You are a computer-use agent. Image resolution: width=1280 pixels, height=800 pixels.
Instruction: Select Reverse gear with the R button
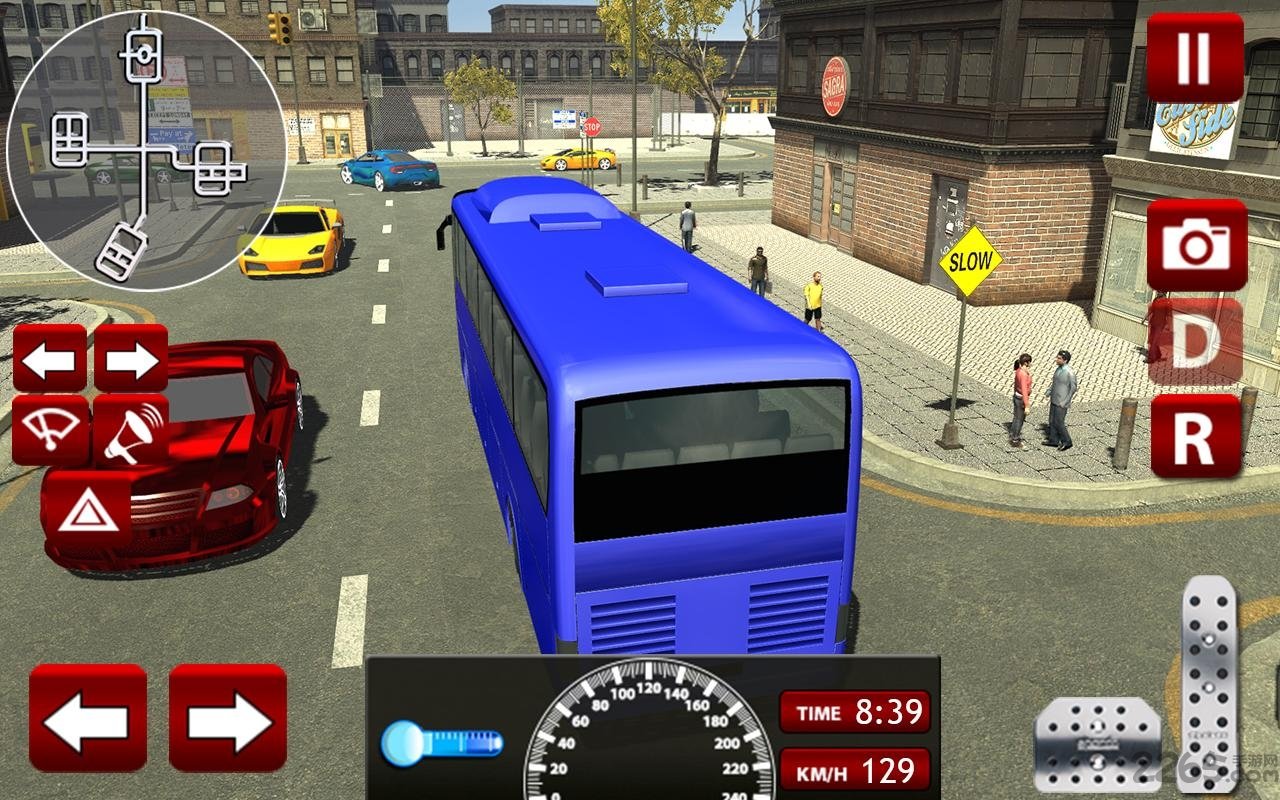[1196, 436]
